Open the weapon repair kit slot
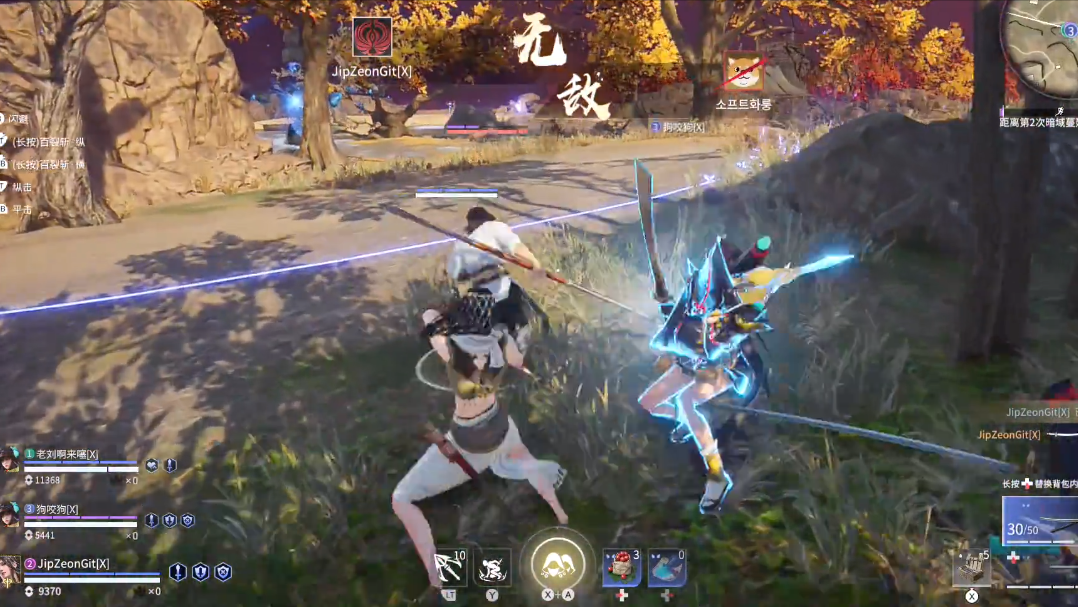Image resolution: width=1078 pixels, height=607 pixels. point(971,567)
